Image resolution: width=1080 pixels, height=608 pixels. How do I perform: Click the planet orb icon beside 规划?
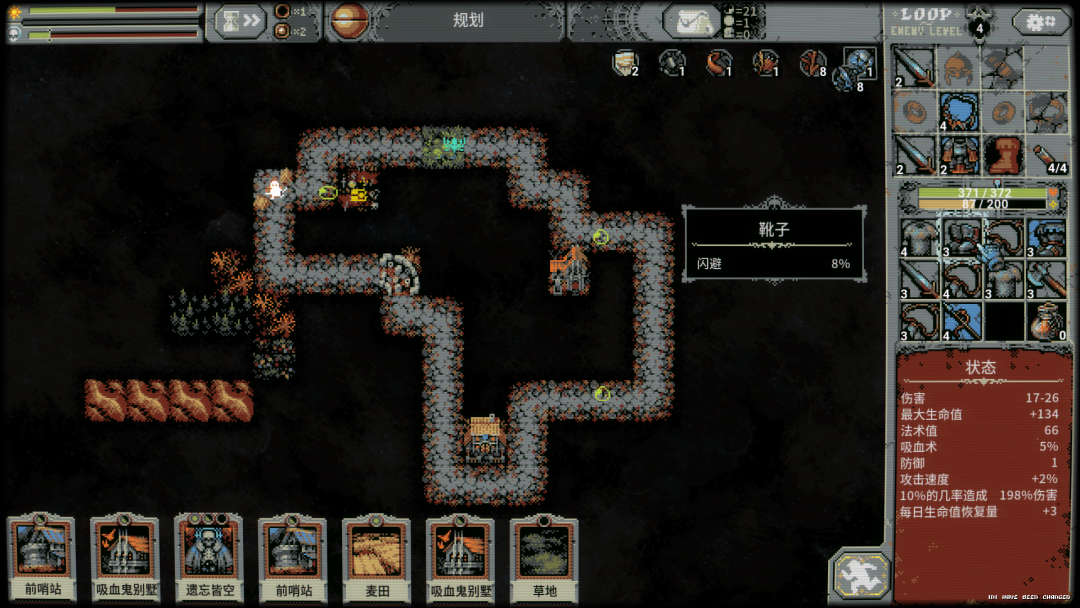(348, 20)
